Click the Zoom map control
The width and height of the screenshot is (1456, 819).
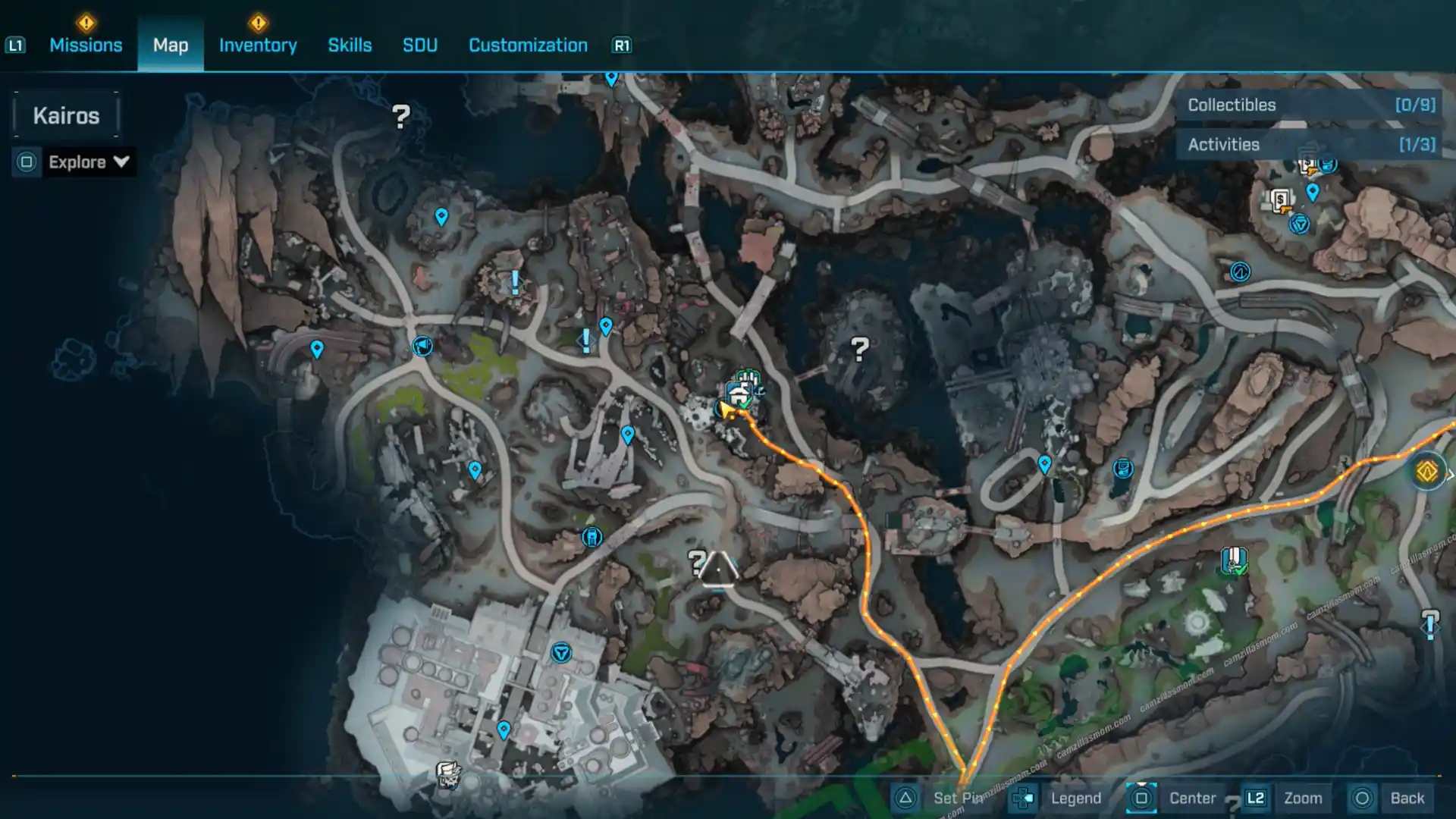[1302, 798]
